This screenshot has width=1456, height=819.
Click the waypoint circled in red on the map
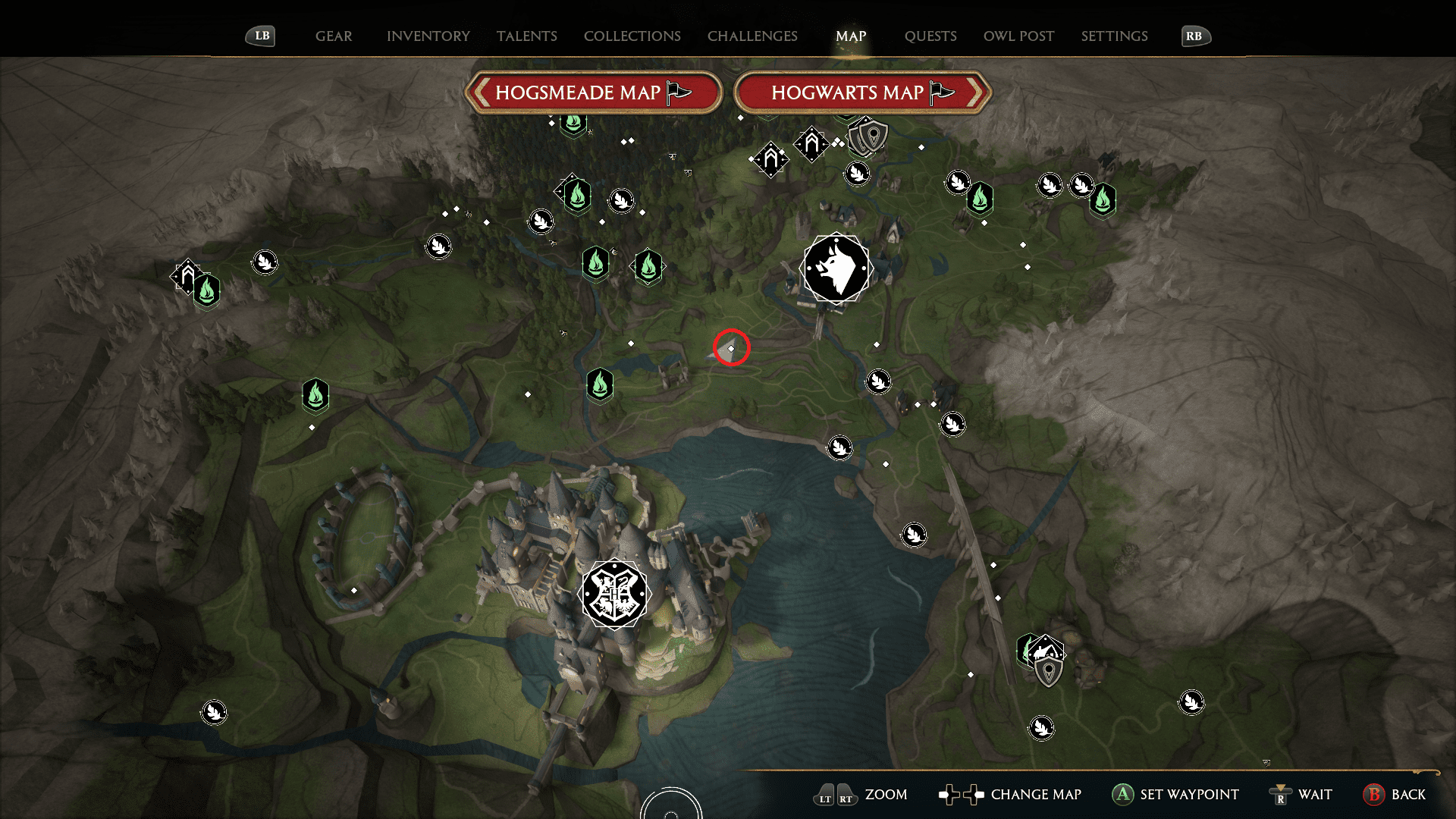pos(730,350)
